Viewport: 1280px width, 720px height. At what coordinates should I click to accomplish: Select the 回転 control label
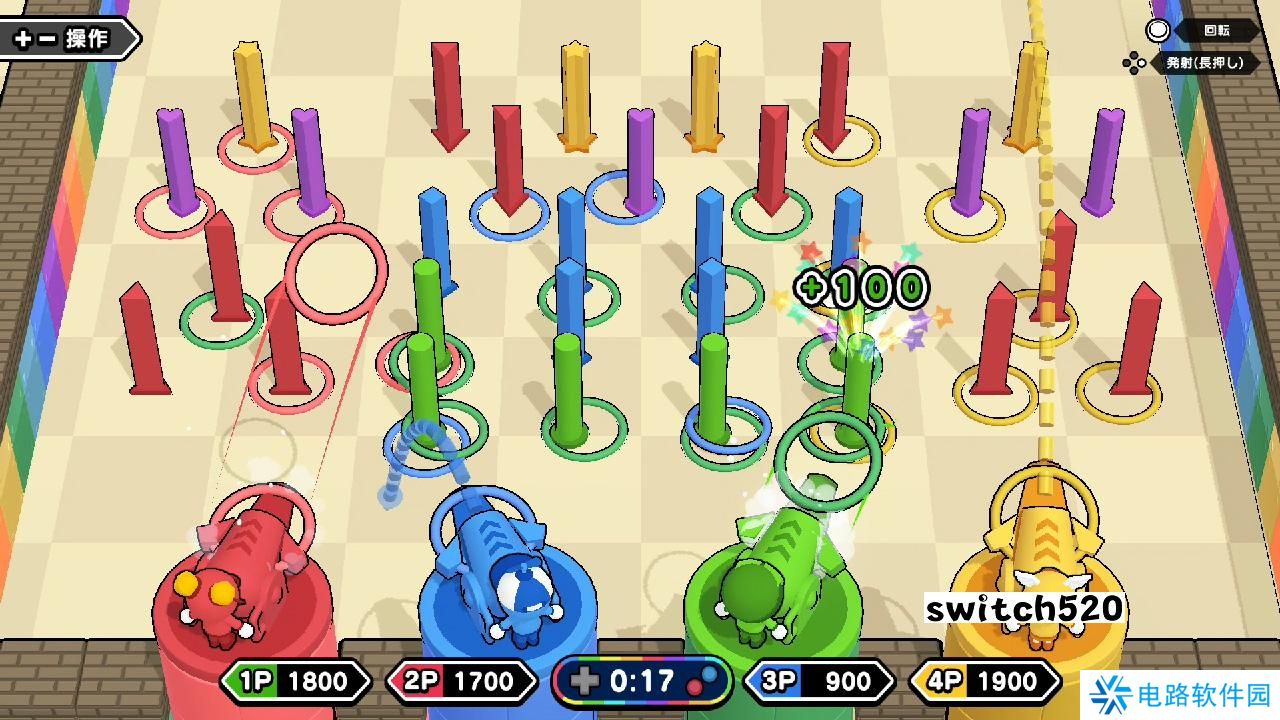coord(1216,31)
